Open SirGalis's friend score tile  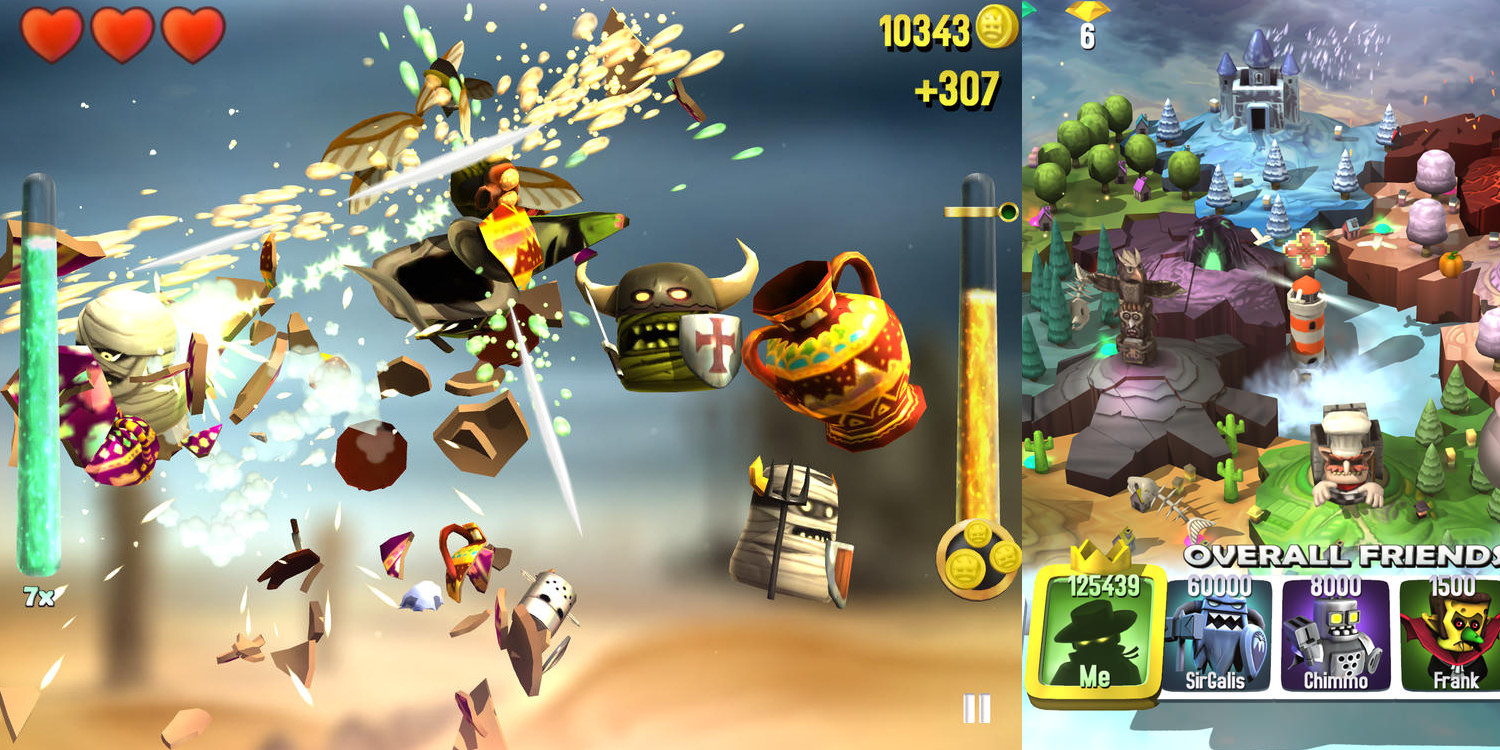[1217, 636]
